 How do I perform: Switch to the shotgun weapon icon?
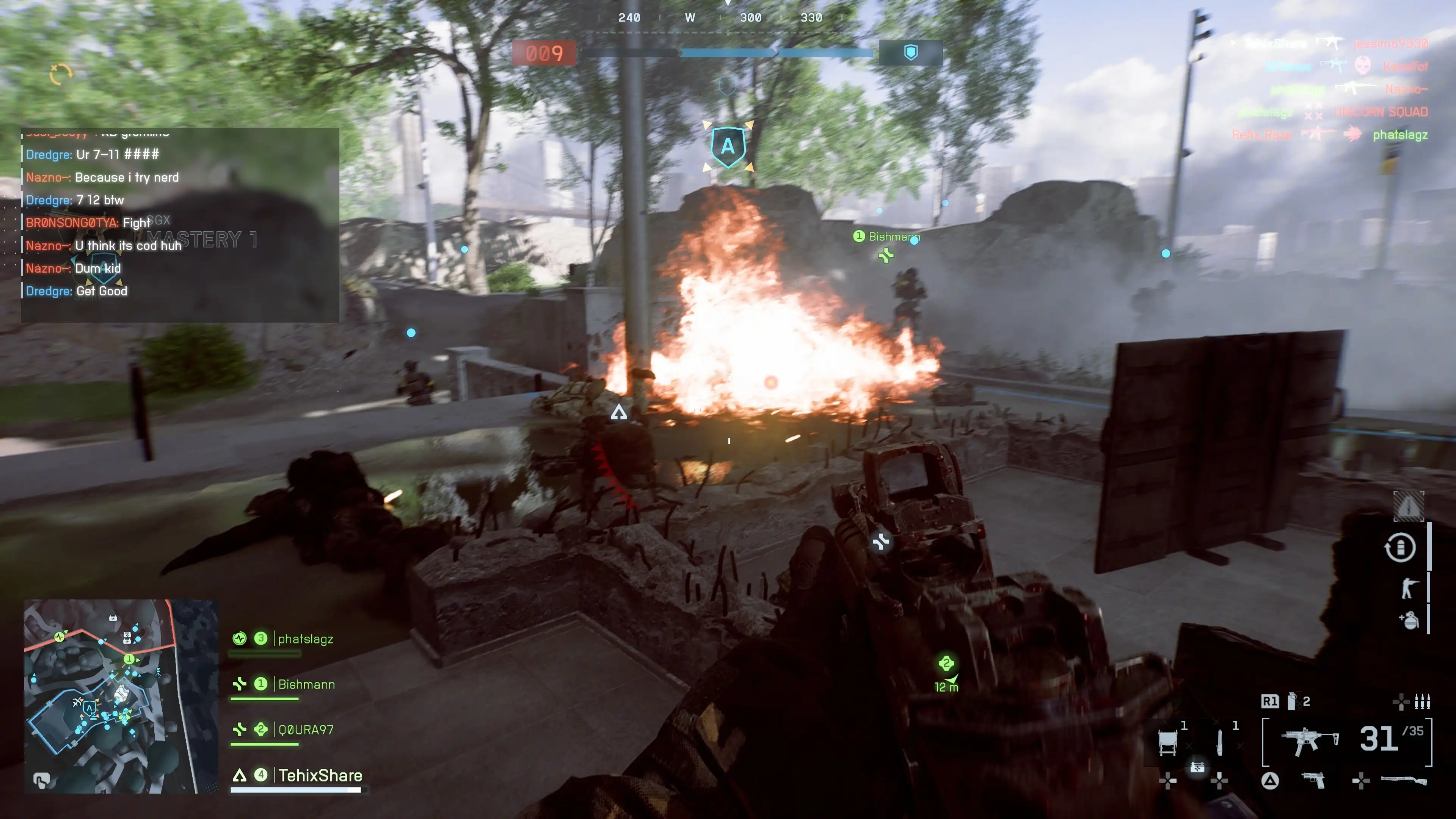(x=1403, y=781)
